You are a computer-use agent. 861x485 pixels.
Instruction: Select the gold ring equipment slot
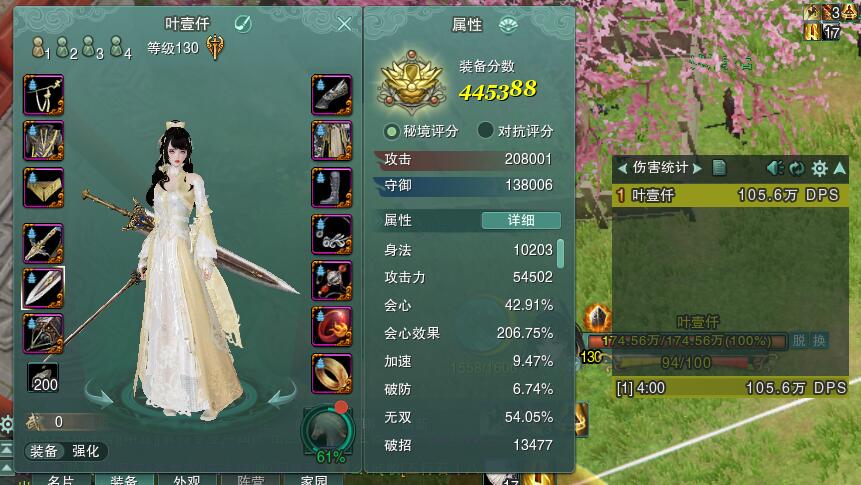(x=331, y=373)
